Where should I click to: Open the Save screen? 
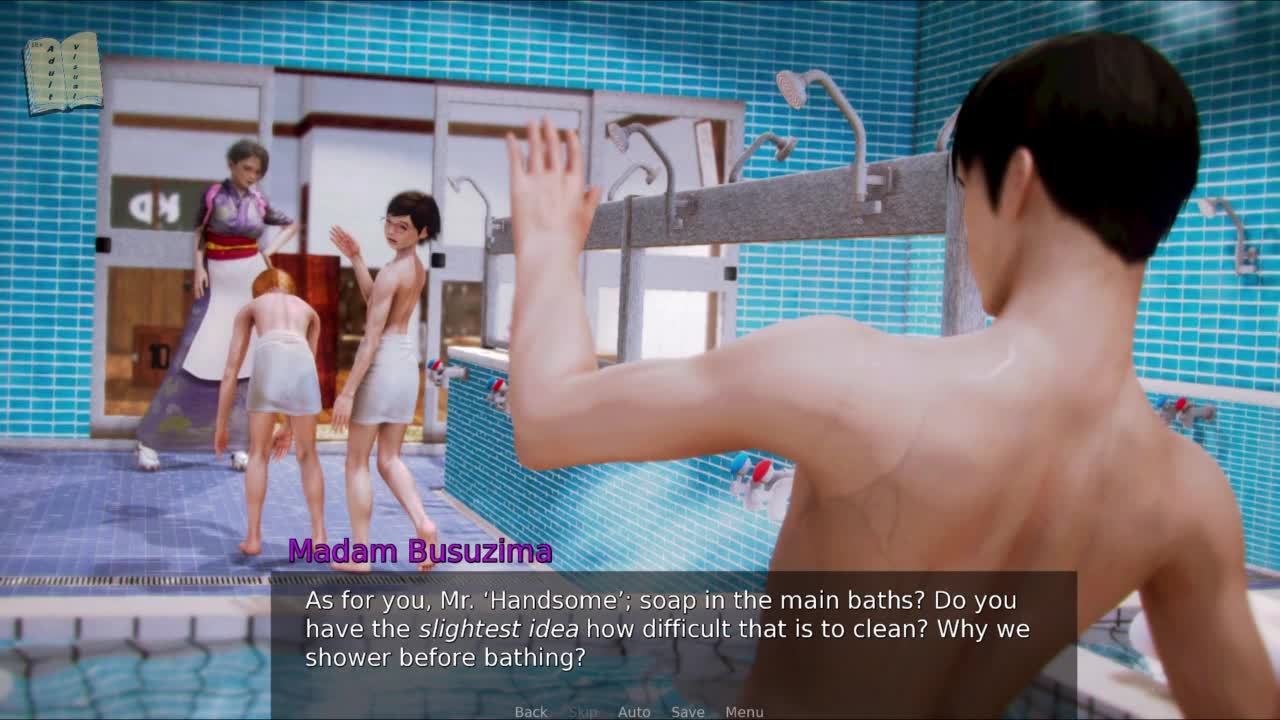click(688, 712)
